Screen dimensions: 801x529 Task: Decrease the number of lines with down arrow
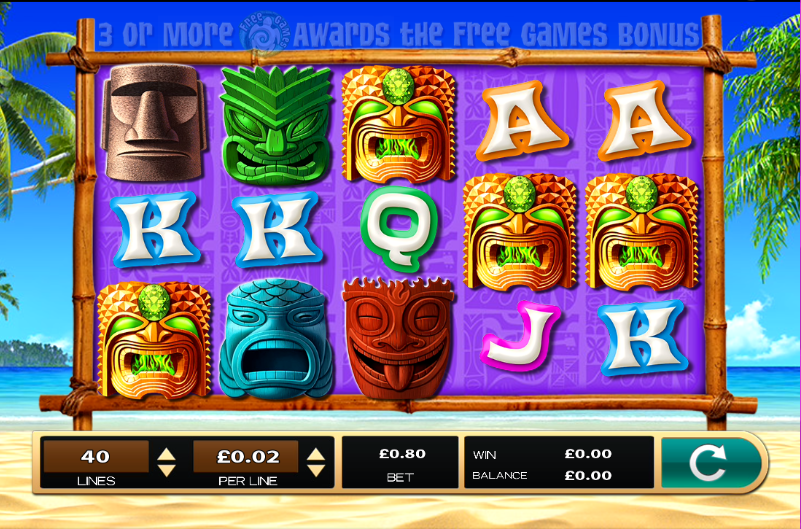(167, 470)
